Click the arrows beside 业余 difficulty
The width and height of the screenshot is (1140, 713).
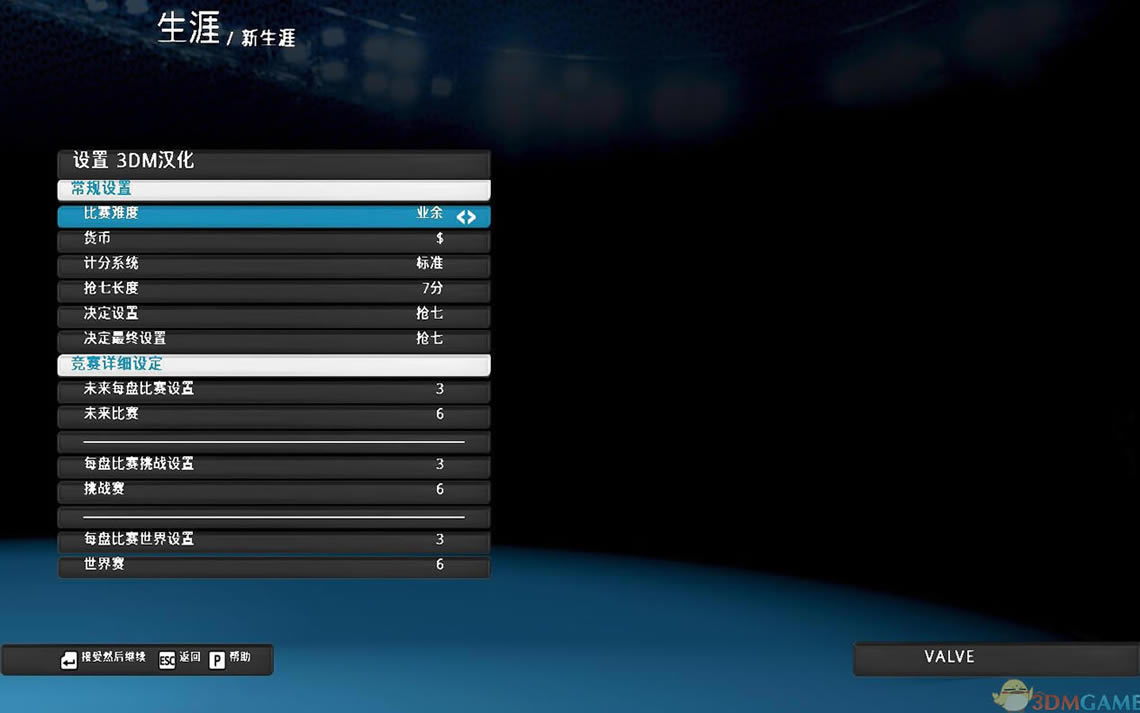(x=466, y=216)
